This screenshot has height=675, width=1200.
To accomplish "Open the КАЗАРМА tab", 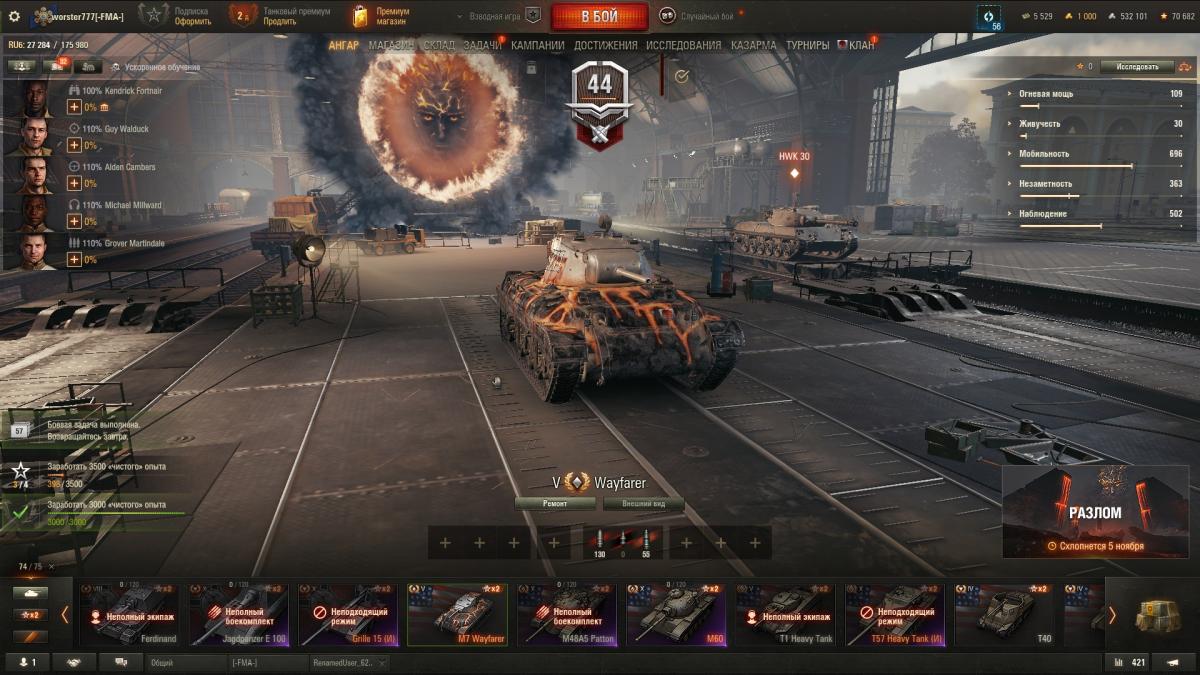I will [x=753, y=45].
